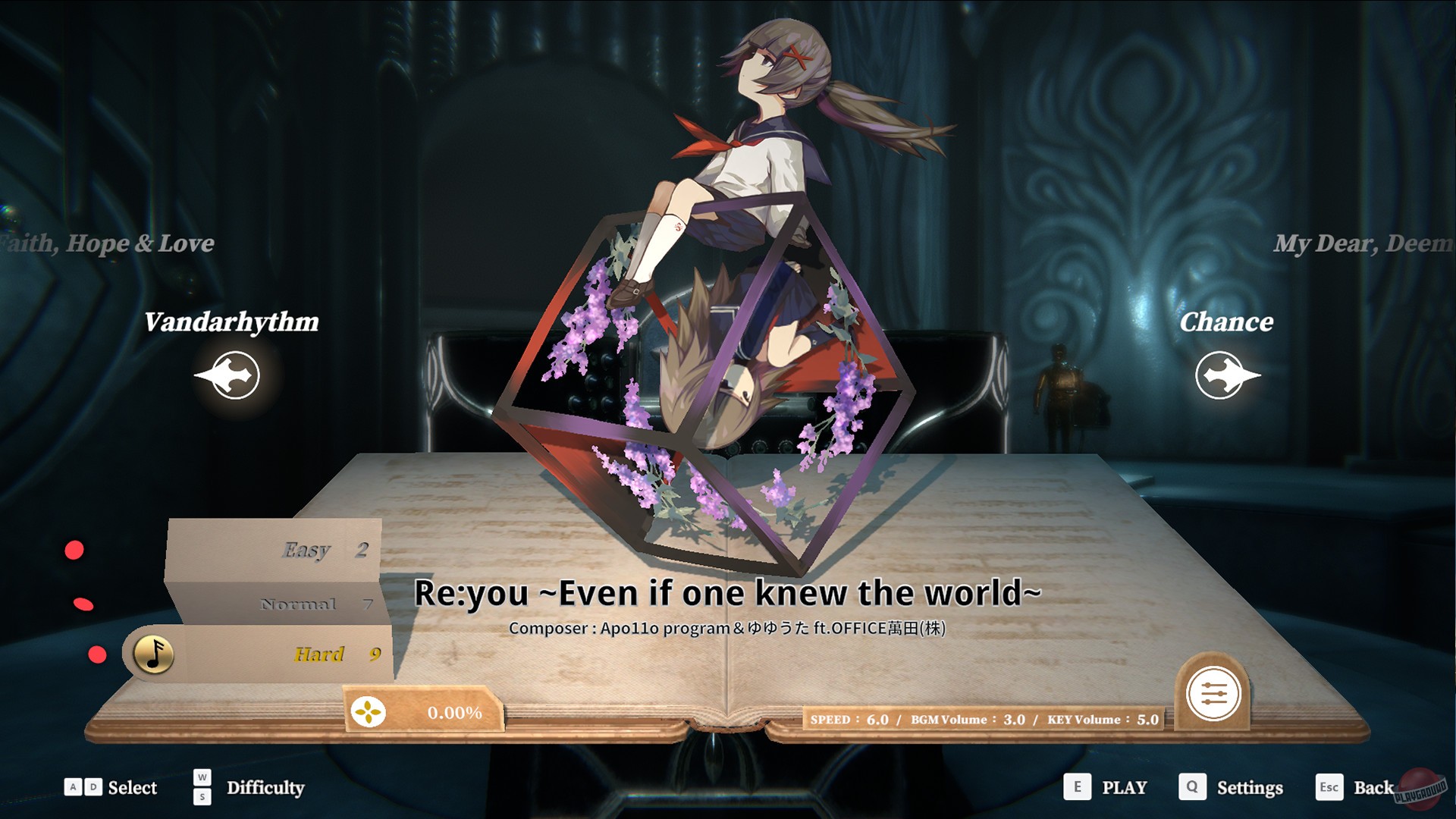Switch to the My Dear, Deemo song
Screen dimensions: 1456x819
[1363, 243]
